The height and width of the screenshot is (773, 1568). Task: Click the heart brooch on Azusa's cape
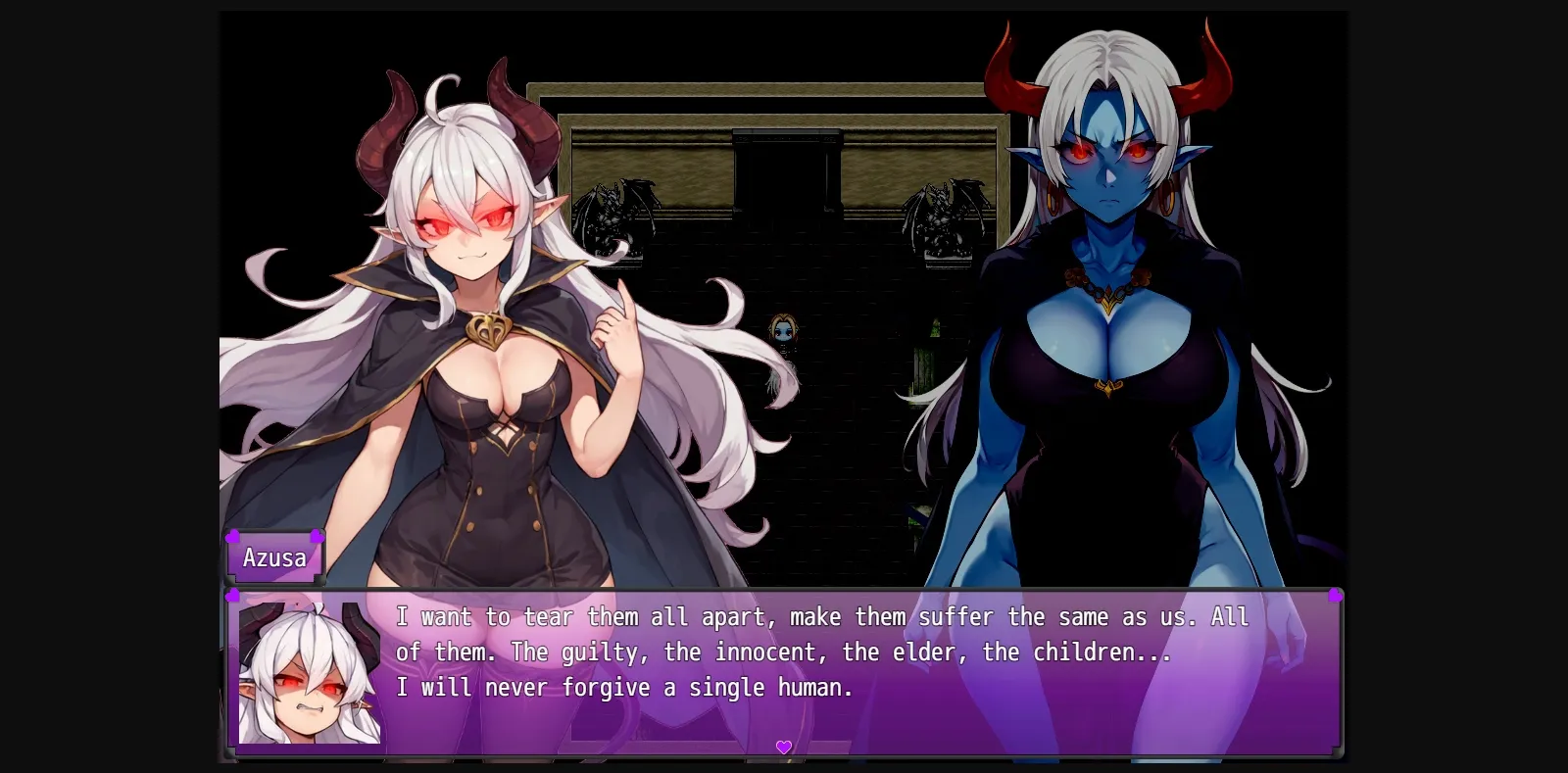tap(487, 328)
